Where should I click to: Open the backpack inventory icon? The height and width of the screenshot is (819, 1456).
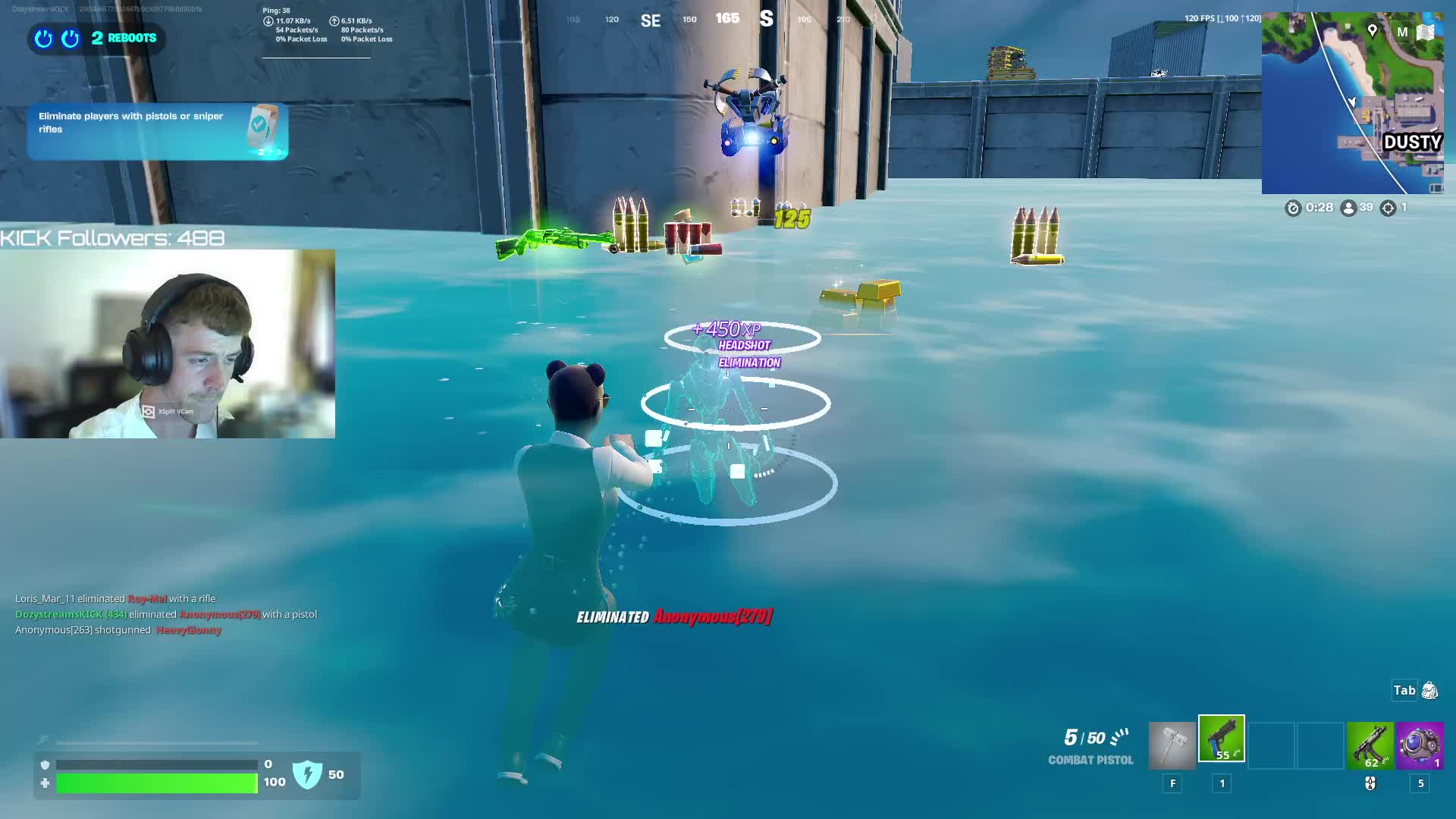[1429, 690]
